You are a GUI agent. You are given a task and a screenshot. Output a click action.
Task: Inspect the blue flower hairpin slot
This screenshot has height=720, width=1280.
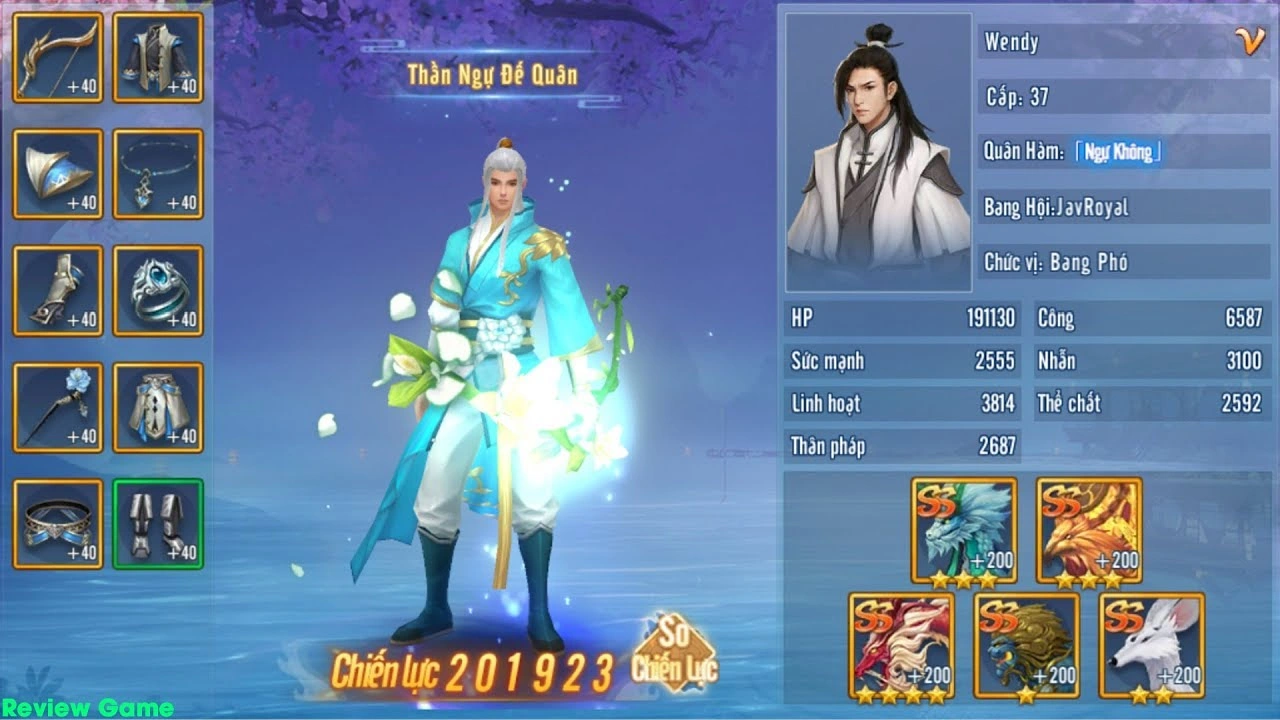[x=58, y=408]
